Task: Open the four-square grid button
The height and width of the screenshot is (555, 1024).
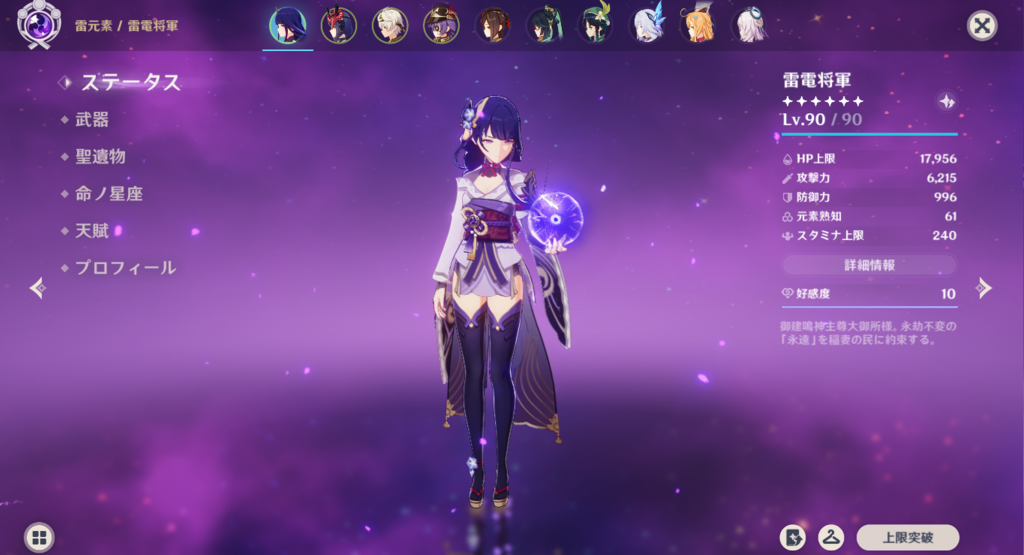Action: pos(39,537)
